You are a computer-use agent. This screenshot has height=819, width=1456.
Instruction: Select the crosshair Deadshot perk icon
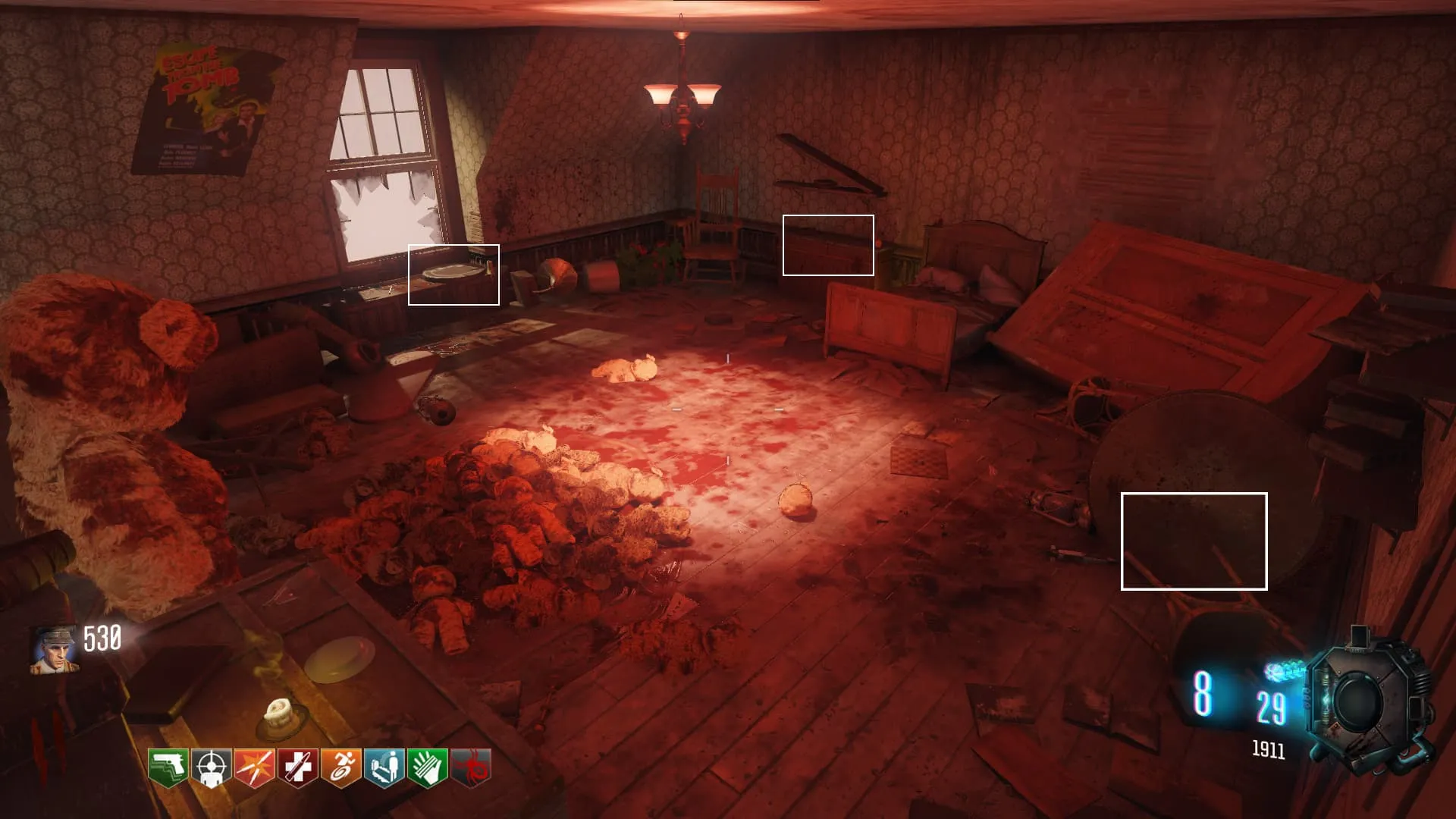point(211,767)
